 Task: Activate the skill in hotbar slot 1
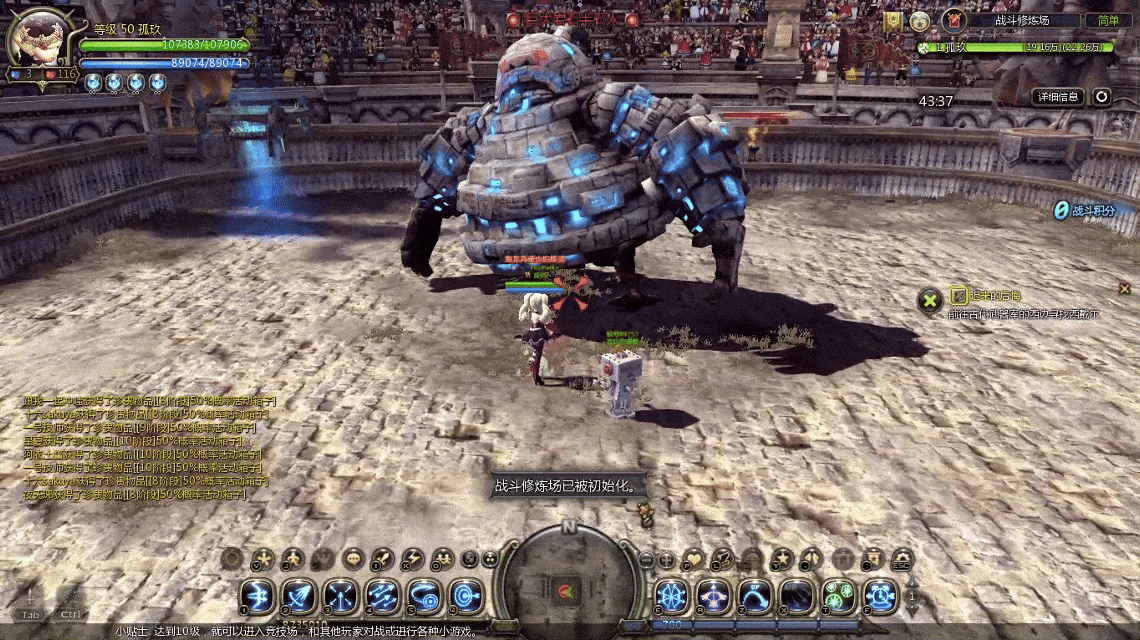(x=257, y=597)
